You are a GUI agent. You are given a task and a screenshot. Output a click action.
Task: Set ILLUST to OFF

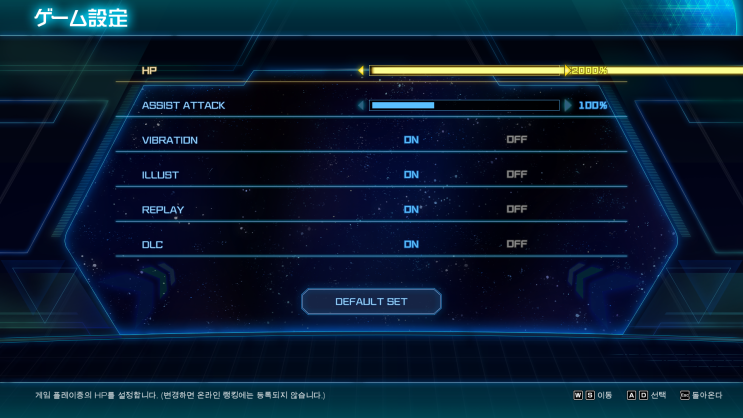coord(516,175)
